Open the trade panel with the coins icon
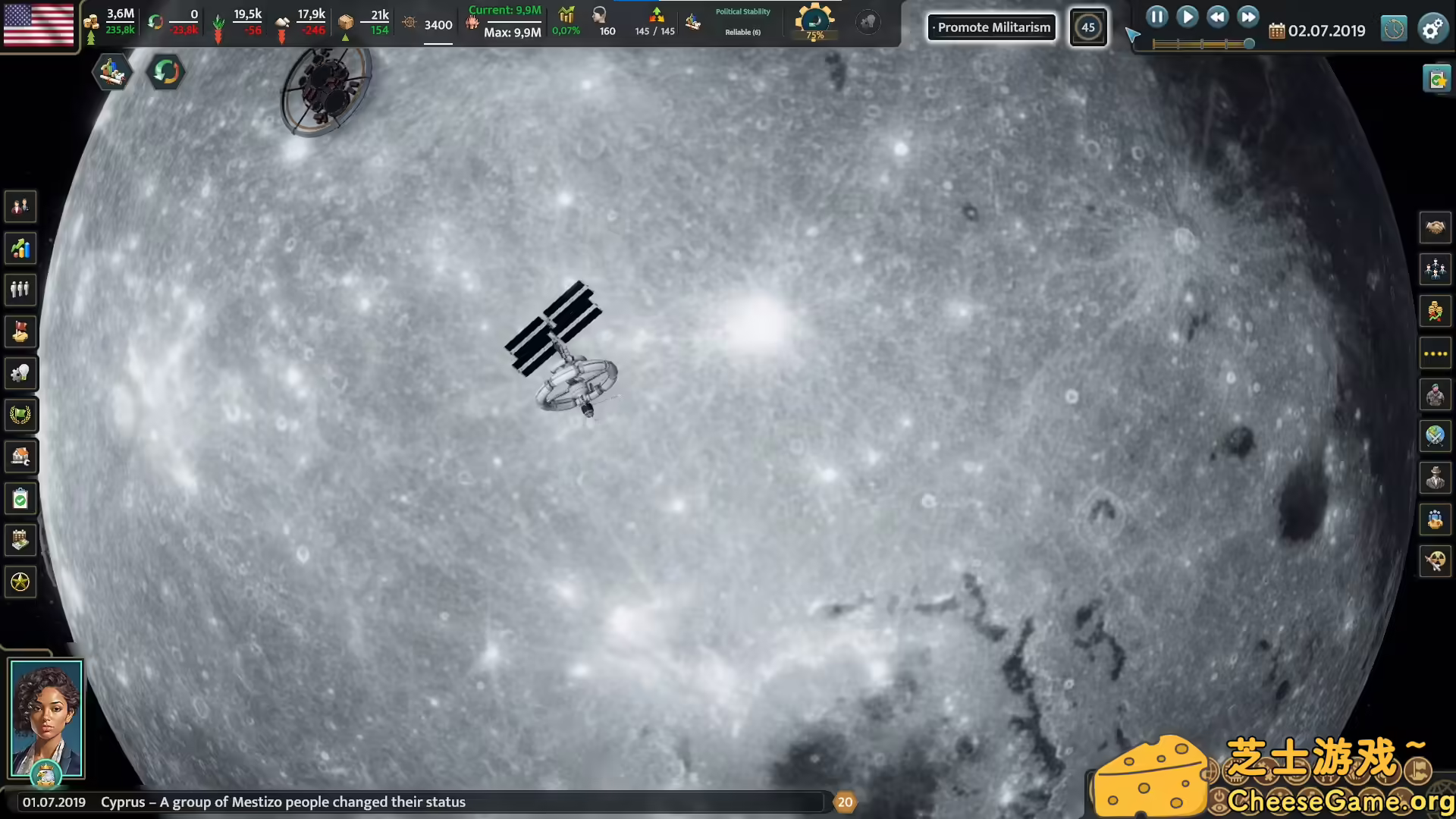This screenshot has height=819, width=1456. coord(1435,309)
